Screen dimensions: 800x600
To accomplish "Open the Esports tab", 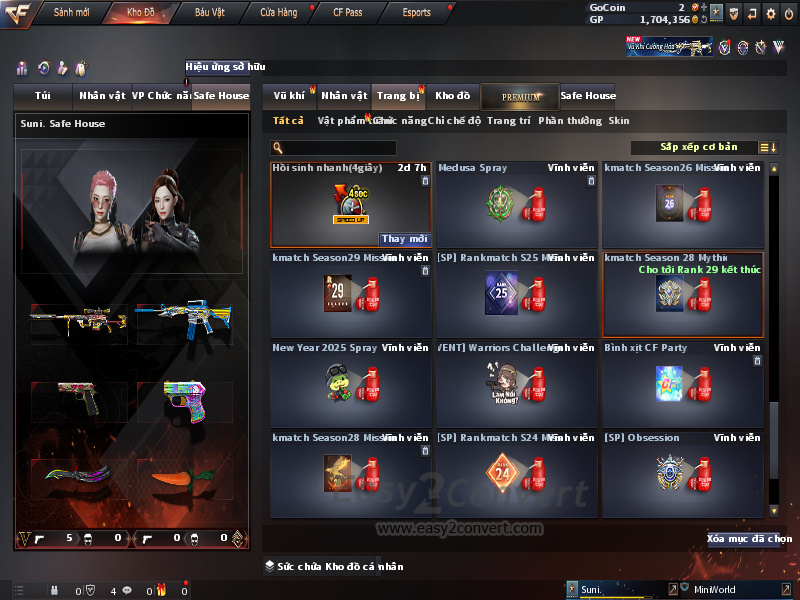I will coord(416,13).
